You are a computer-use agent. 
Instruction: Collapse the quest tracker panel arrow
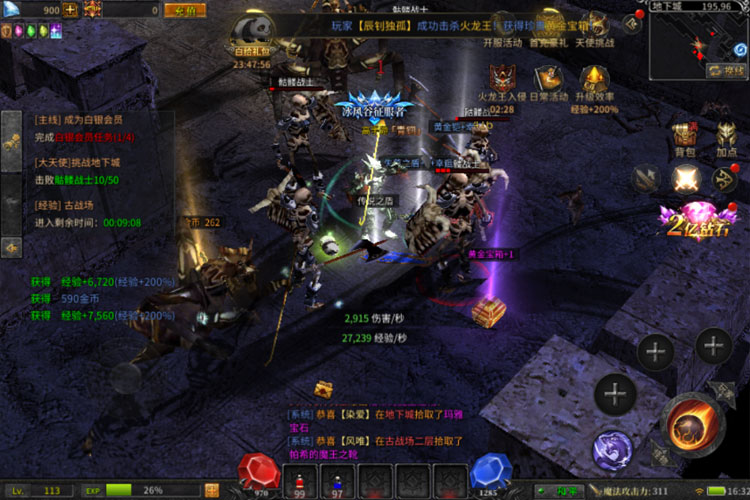(12, 246)
